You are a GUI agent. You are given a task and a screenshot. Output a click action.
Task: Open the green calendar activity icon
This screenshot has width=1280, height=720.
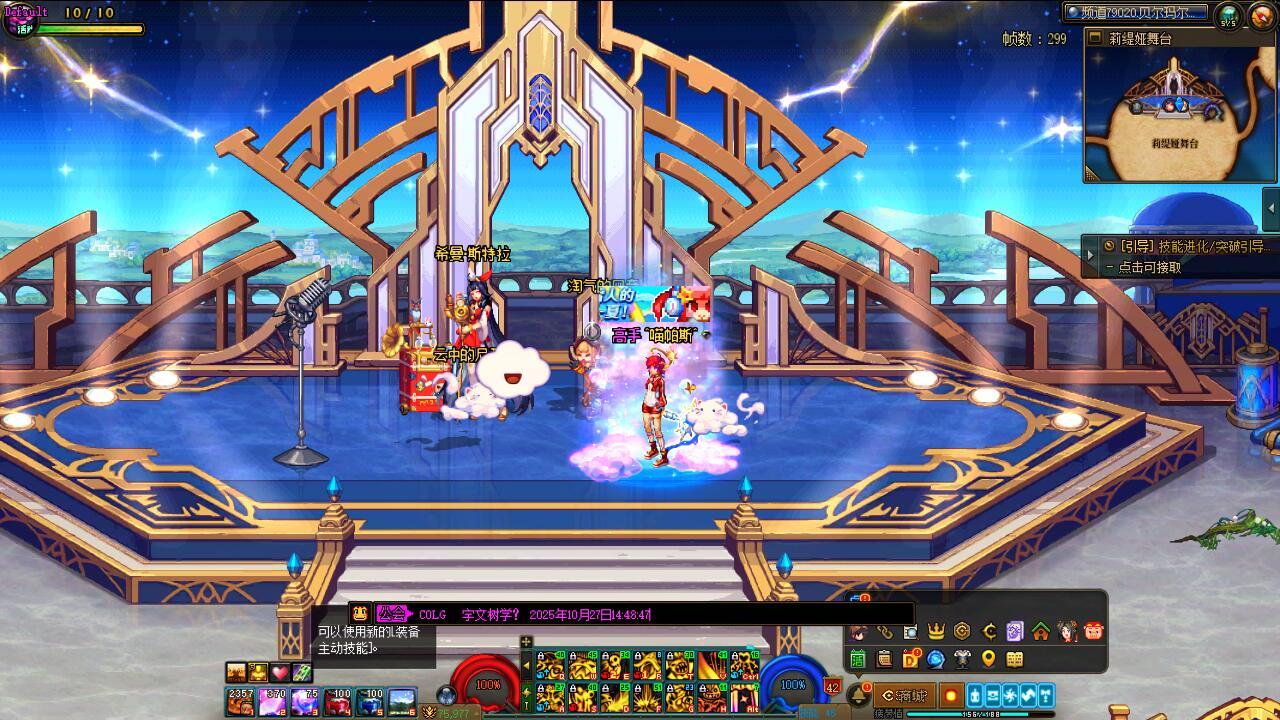[x=858, y=659]
